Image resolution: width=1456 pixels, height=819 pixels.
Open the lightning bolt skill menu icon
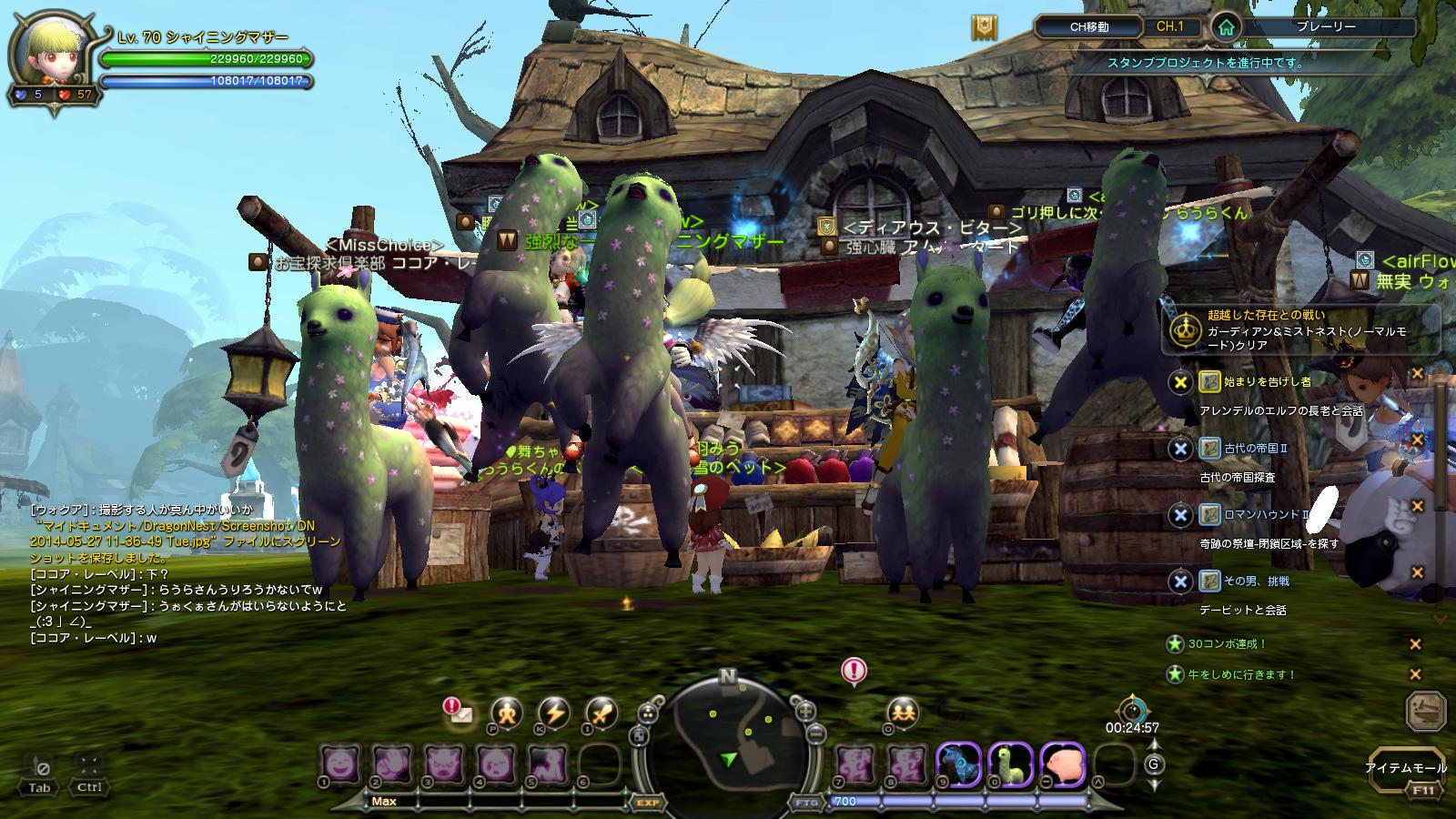(553, 713)
